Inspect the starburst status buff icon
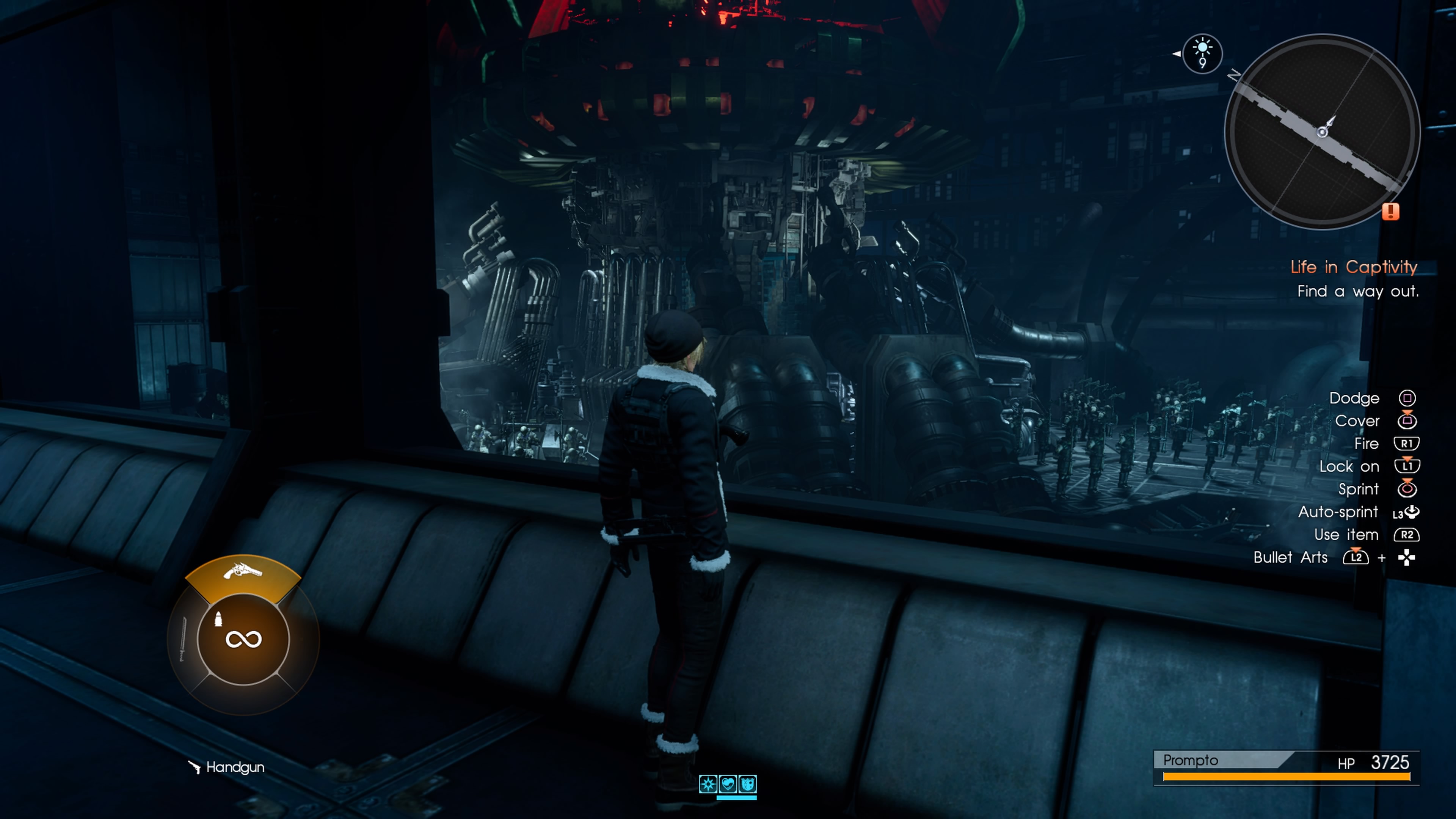This screenshot has height=819, width=1456. (708, 784)
